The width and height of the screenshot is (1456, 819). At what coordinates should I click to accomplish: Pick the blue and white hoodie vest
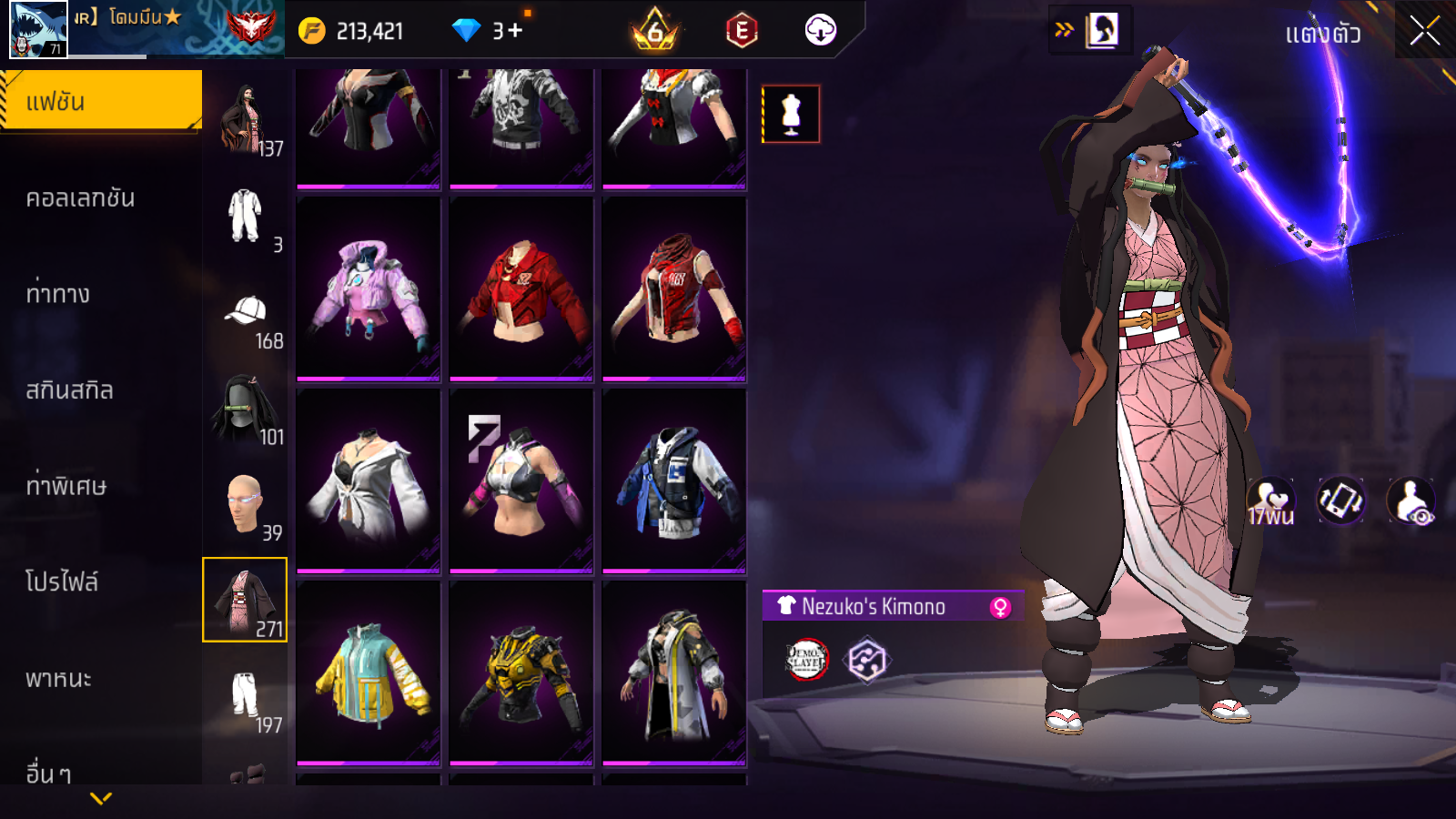[674, 482]
